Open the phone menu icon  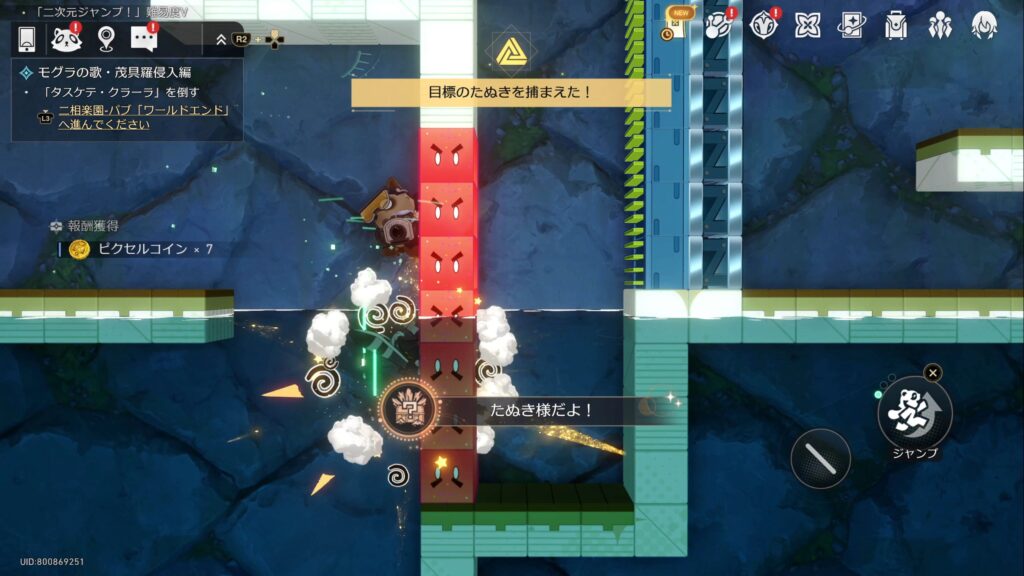pyautogui.click(x=28, y=39)
